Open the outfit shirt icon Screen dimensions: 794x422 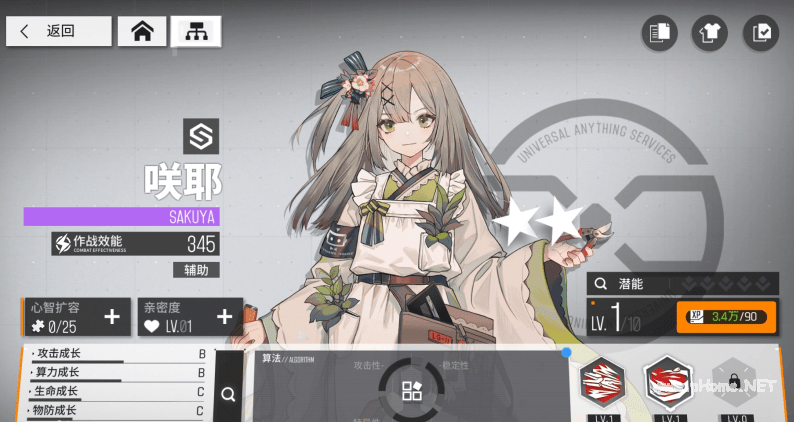click(x=710, y=33)
